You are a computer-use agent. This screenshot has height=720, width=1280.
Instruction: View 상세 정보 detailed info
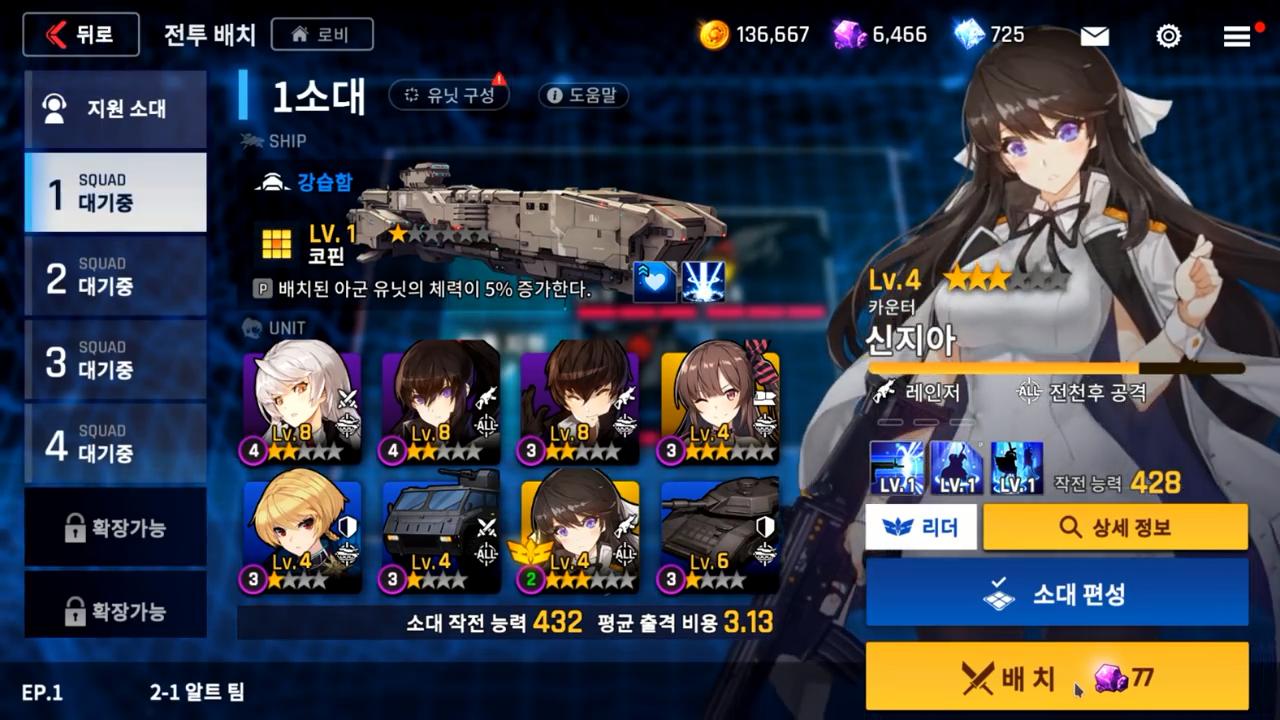[1115, 526]
